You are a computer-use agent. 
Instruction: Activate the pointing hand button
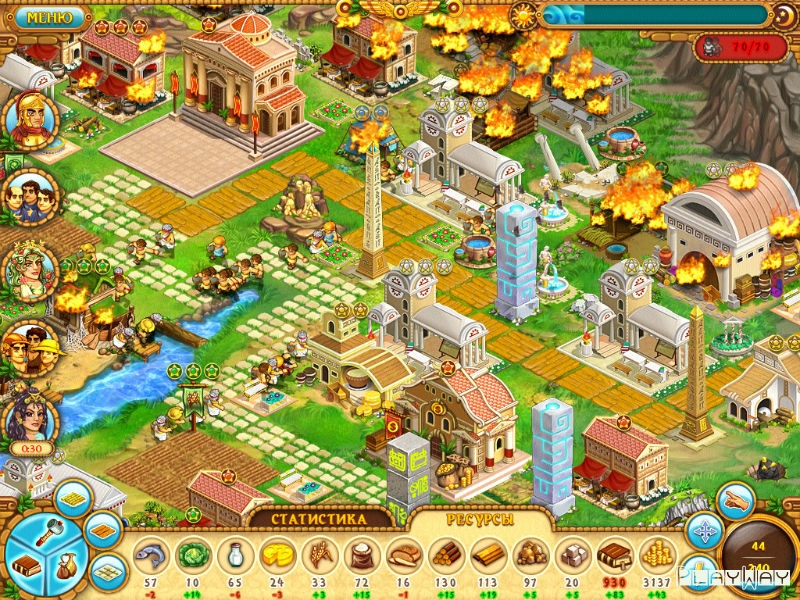[x=736, y=499]
